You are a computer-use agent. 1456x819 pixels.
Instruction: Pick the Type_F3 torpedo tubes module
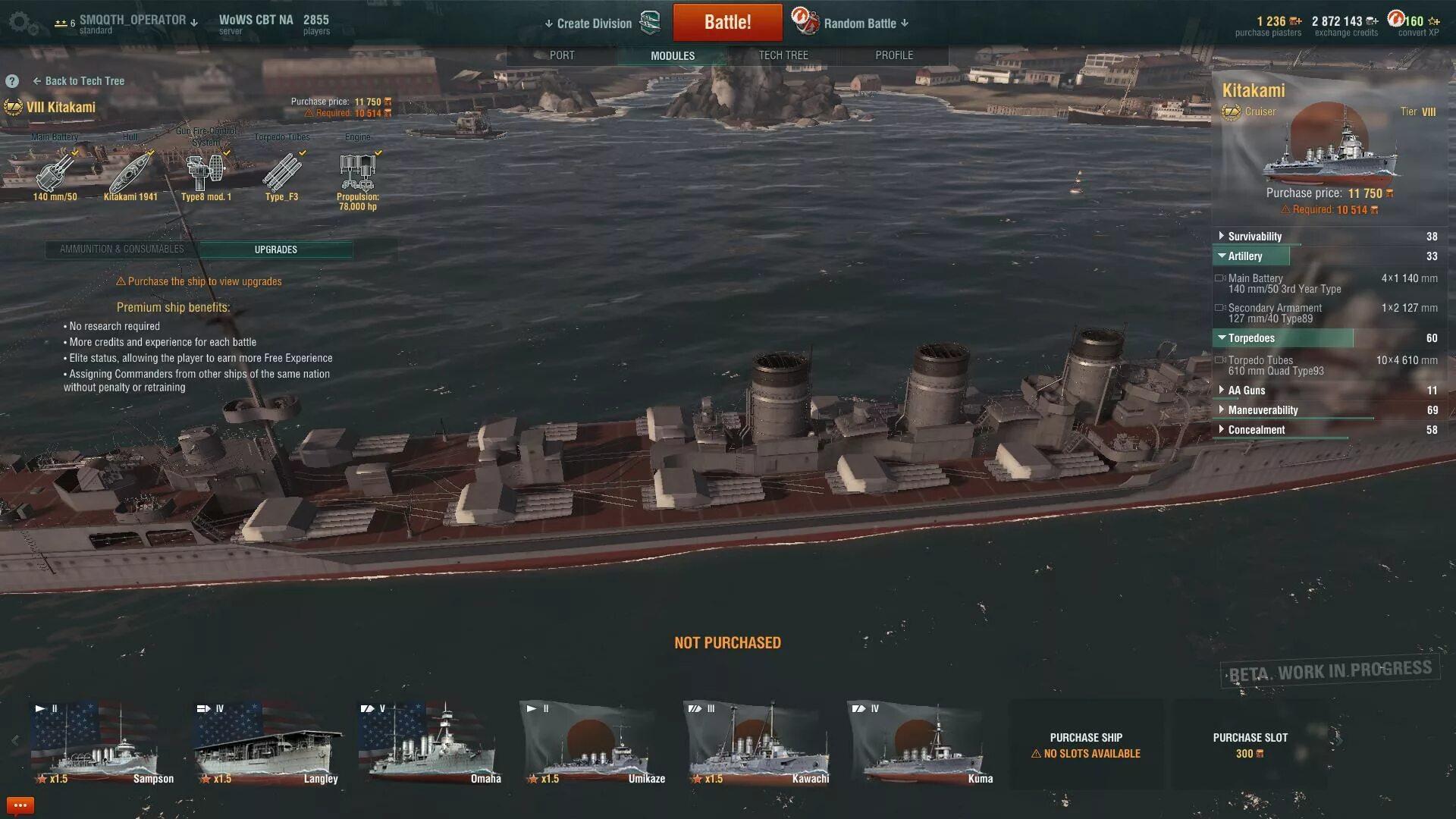tap(281, 174)
